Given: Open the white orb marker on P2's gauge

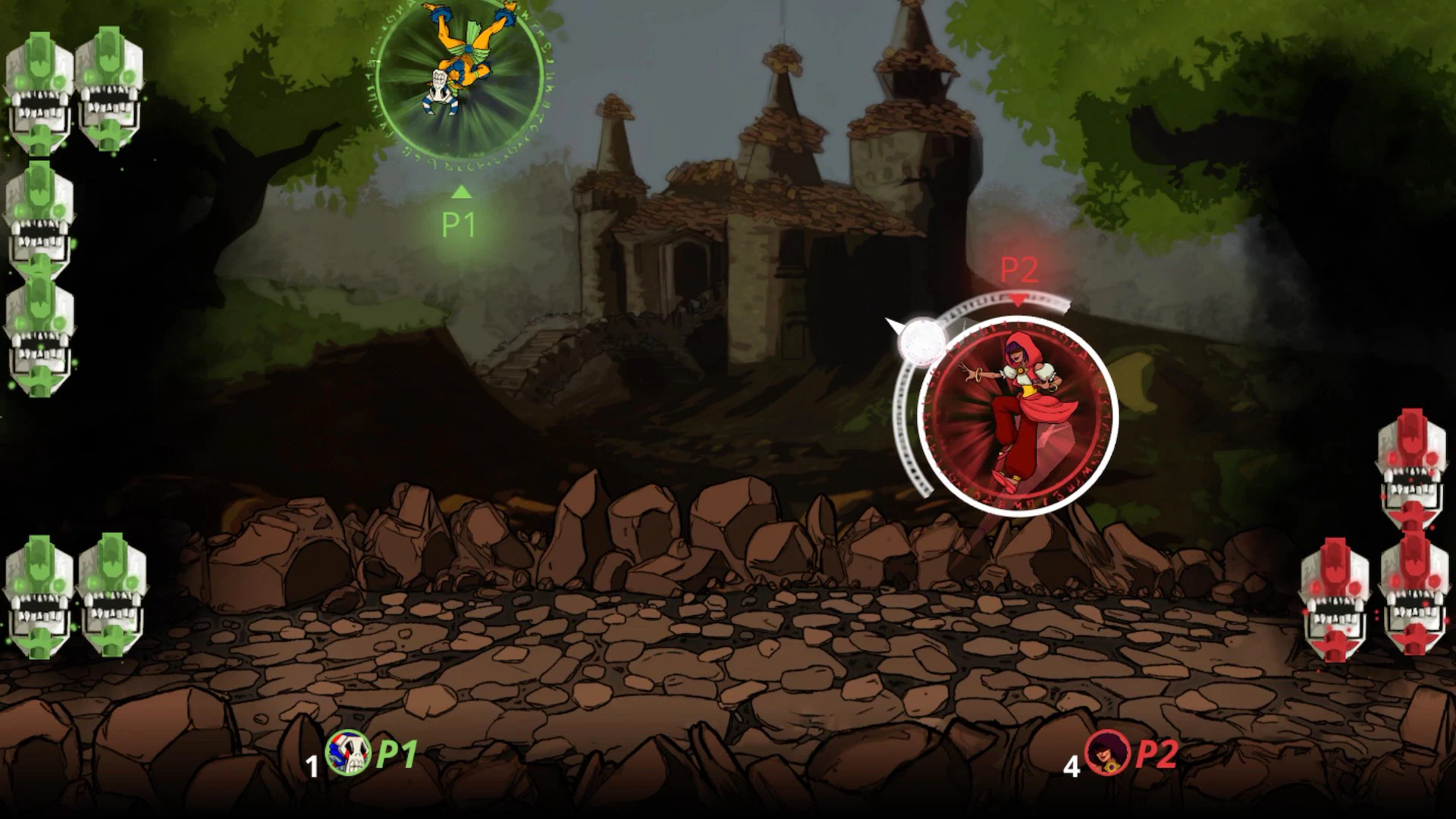Looking at the screenshot, I should [921, 343].
